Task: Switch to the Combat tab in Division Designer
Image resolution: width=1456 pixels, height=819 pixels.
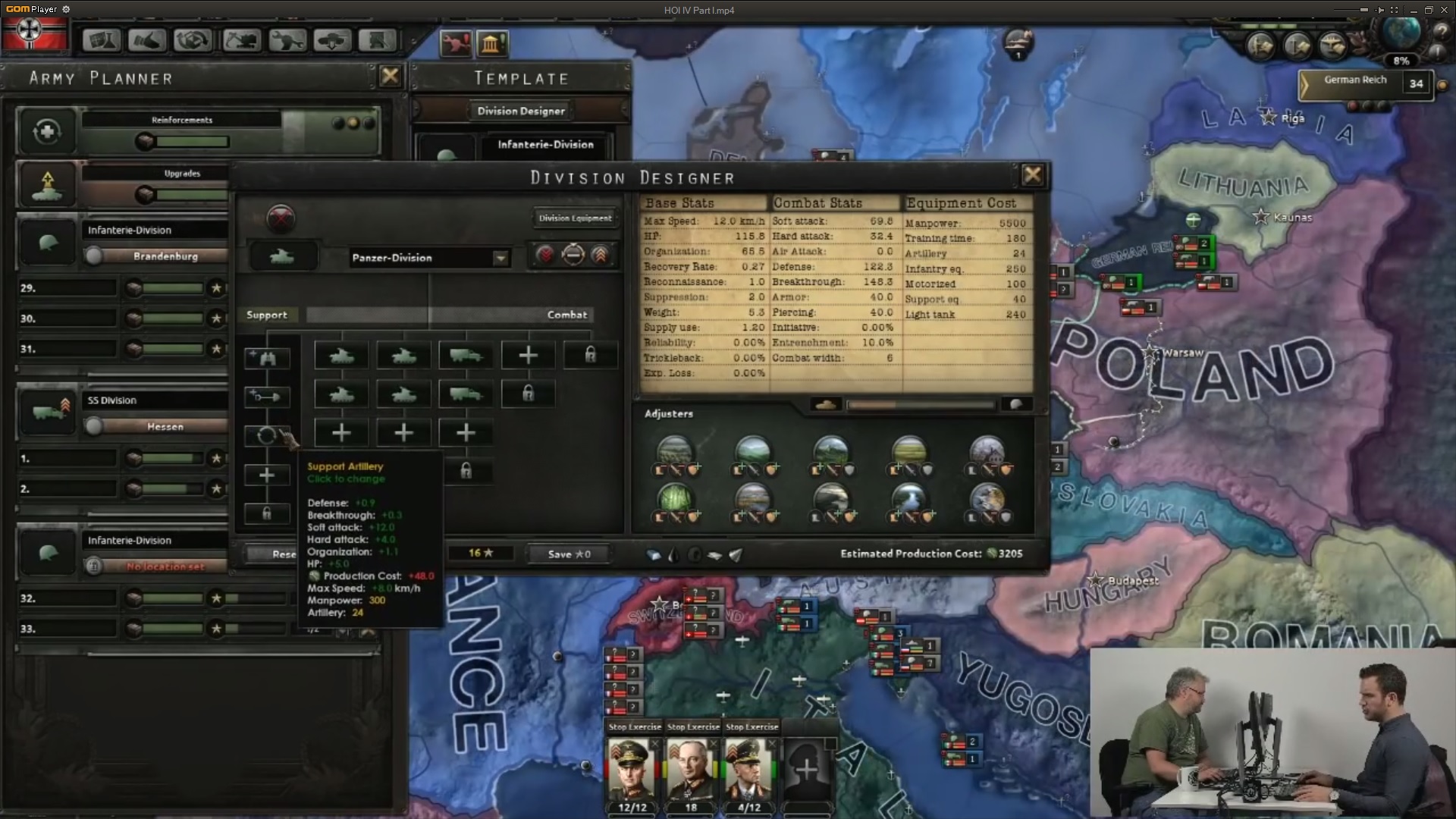Action: pyautogui.click(x=567, y=315)
